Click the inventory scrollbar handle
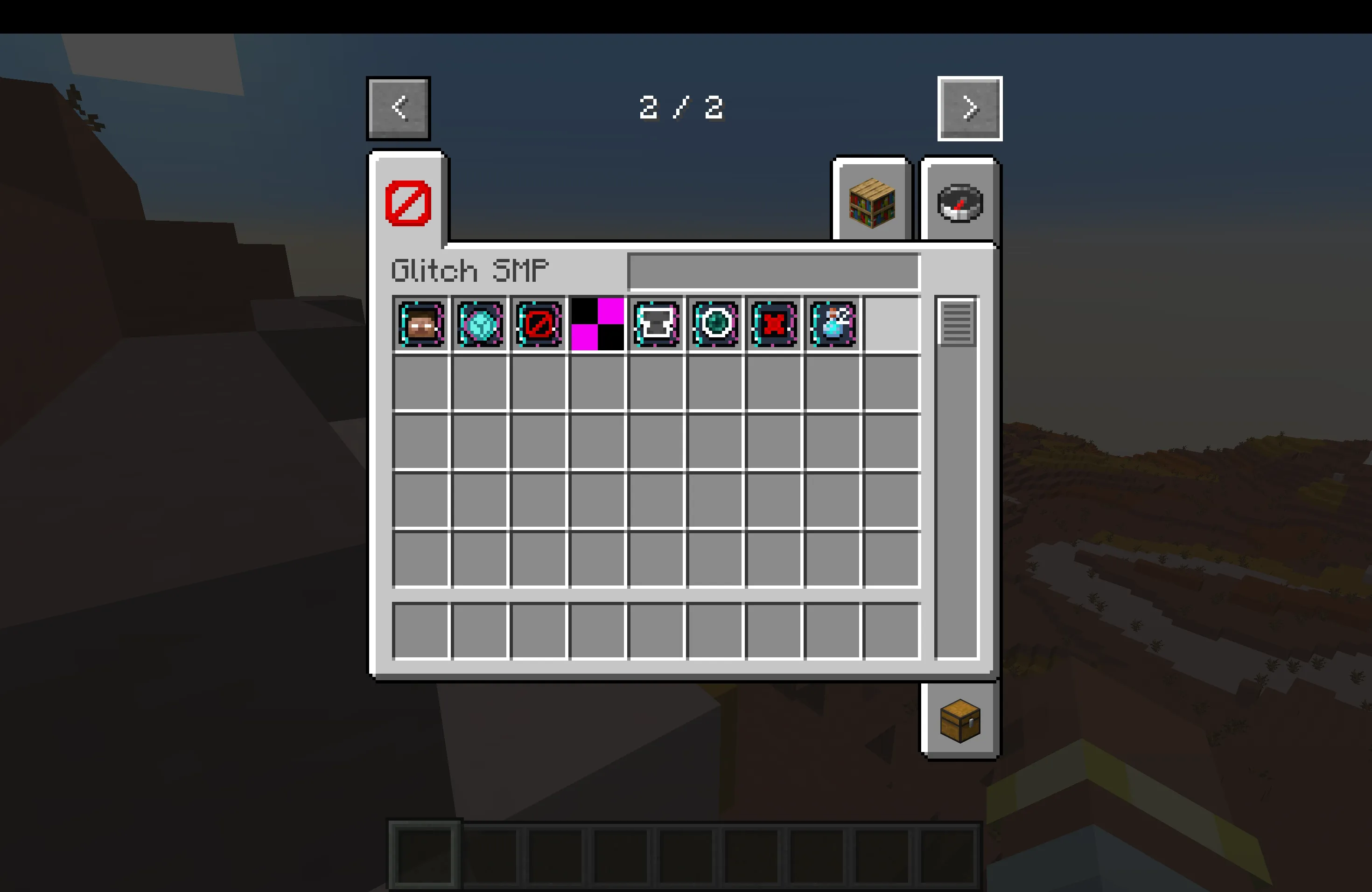Image resolution: width=1372 pixels, height=892 pixels. (x=957, y=326)
